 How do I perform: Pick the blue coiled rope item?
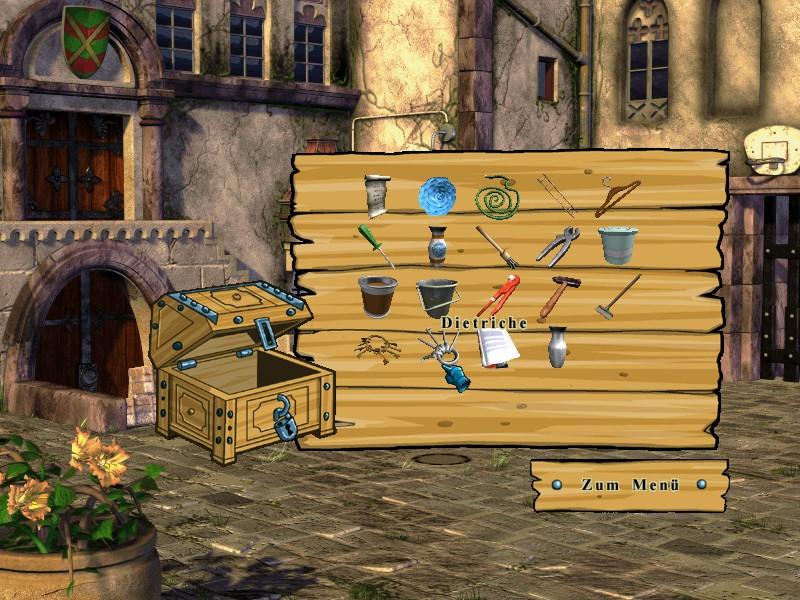tap(437, 195)
